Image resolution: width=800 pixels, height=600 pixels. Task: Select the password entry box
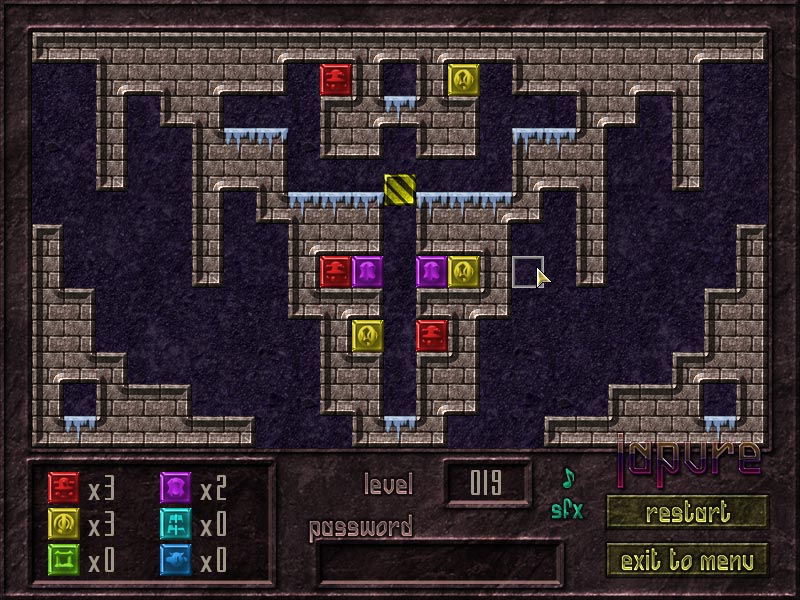coord(439,564)
